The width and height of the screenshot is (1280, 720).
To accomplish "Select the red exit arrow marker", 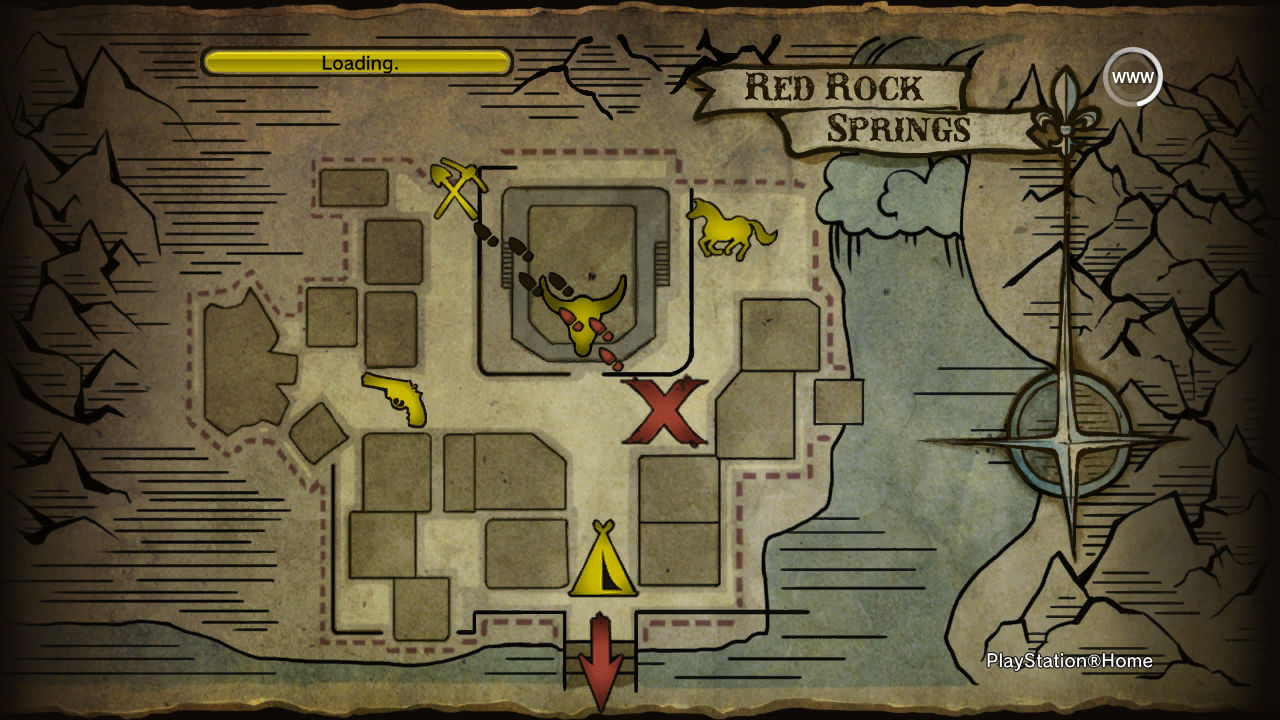I will pos(601,661).
